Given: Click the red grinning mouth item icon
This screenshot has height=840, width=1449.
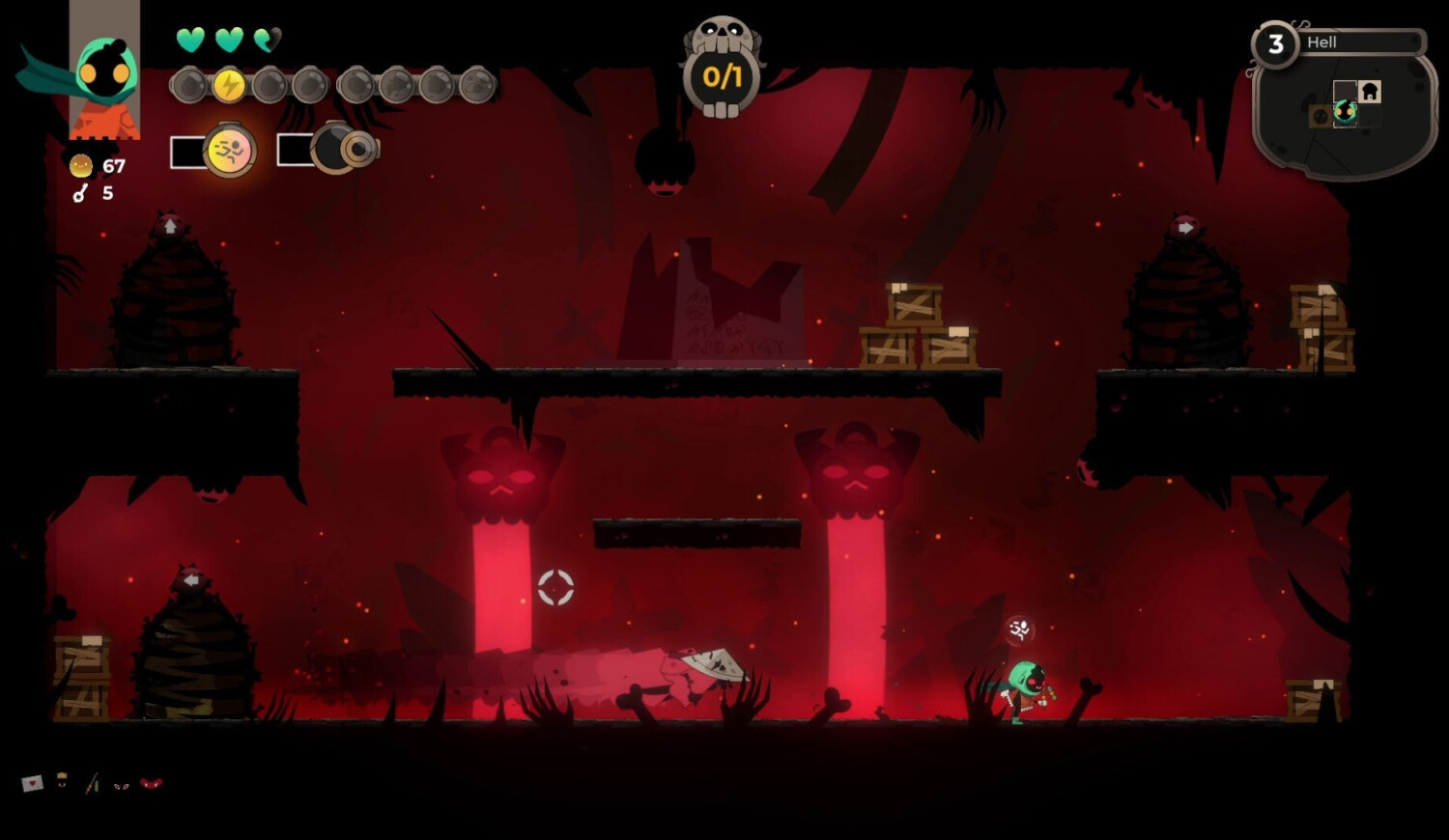Looking at the screenshot, I should [x=152, y=783].
